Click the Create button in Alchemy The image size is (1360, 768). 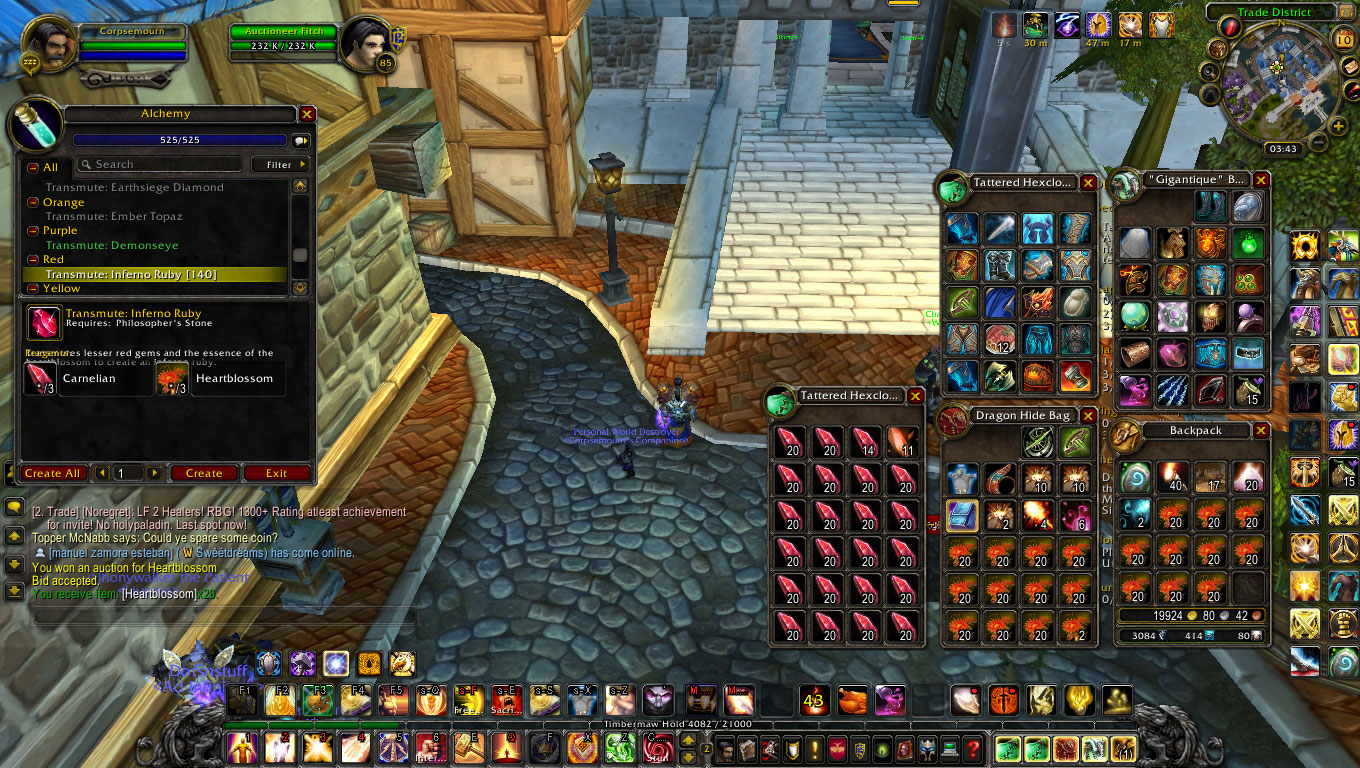pyautogui.click(x=204, y=473)
